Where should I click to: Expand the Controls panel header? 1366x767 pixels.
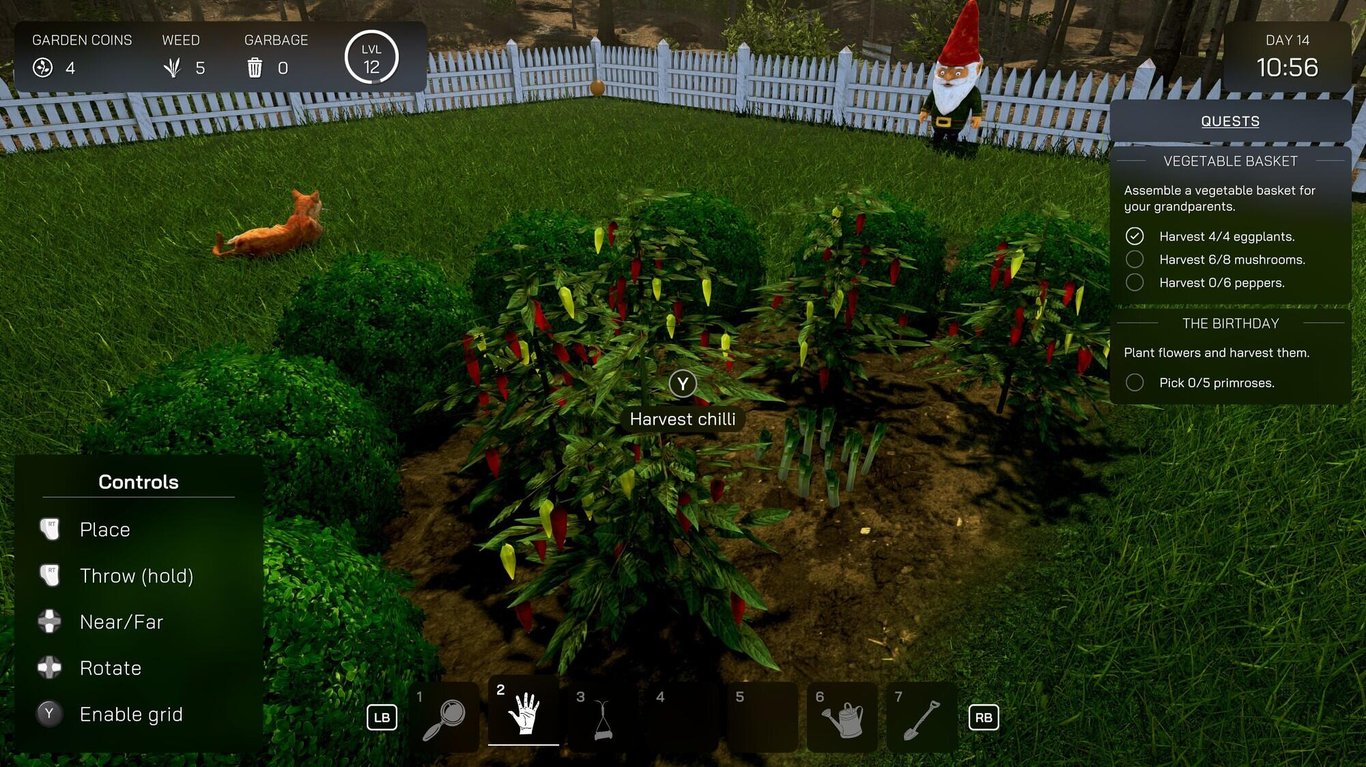point(137,482)
